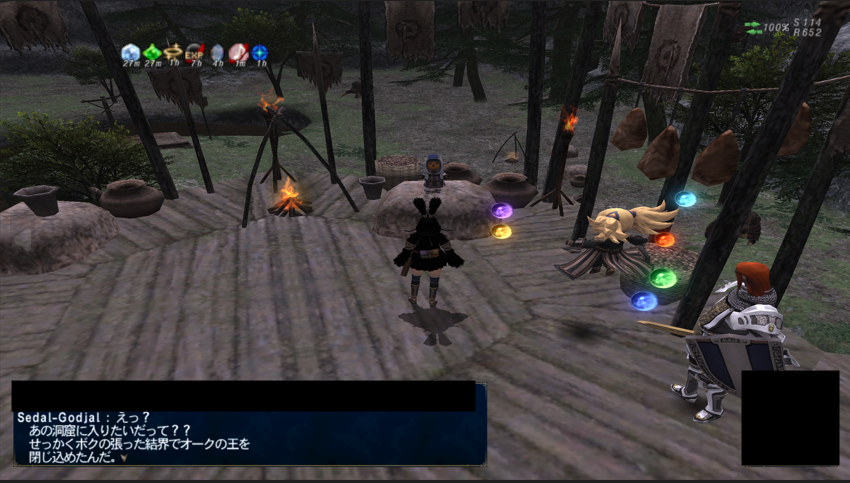Screen dimensions: 850x483
Task: Select the red music note status icon
Action: click(x=238, y=52)
